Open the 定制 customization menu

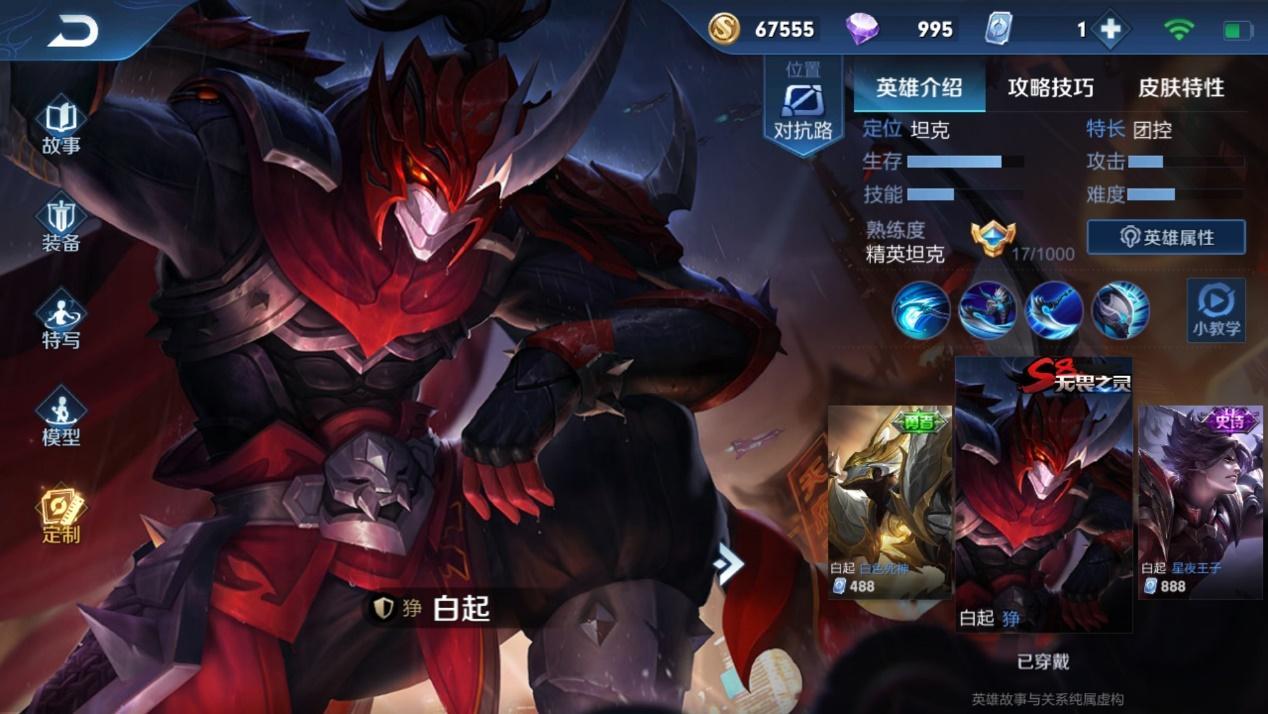[61, 516]
